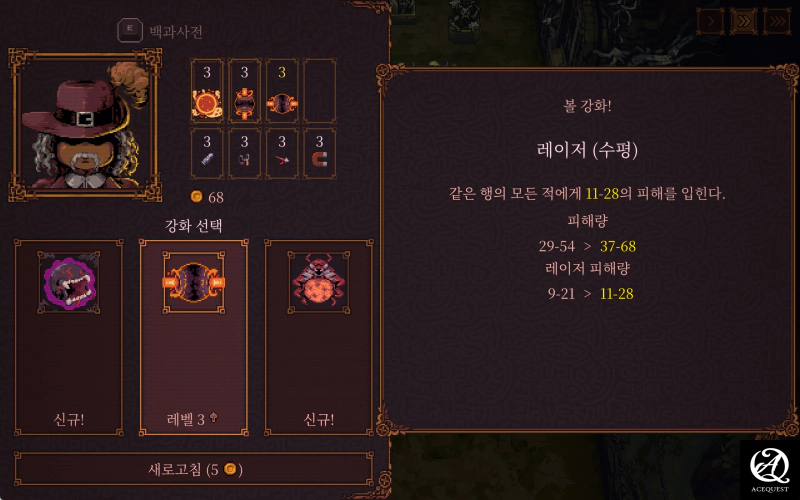Viewport: 800px width, 500px height.
Task: Click the horseshoe-shaped passive item slot
Action: pyautogui.click(x=244, y=154)
